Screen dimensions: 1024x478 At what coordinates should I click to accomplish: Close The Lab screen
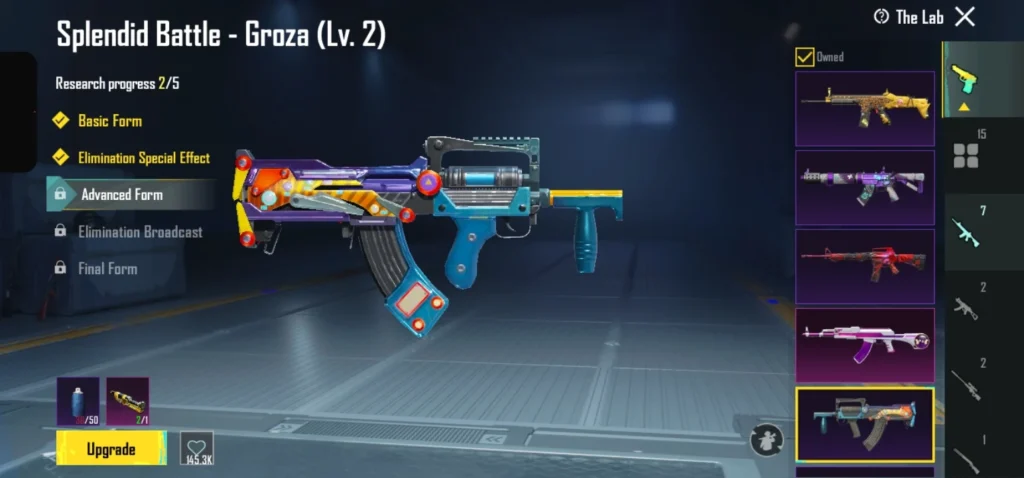(x=965, y=17)
